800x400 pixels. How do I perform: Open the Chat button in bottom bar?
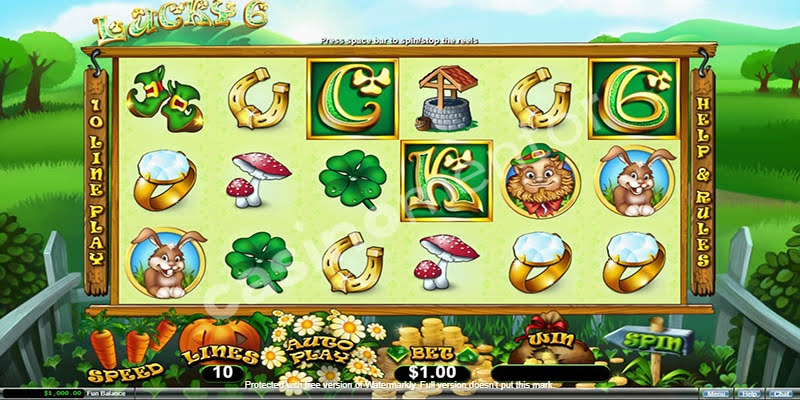tap(780, 394)
